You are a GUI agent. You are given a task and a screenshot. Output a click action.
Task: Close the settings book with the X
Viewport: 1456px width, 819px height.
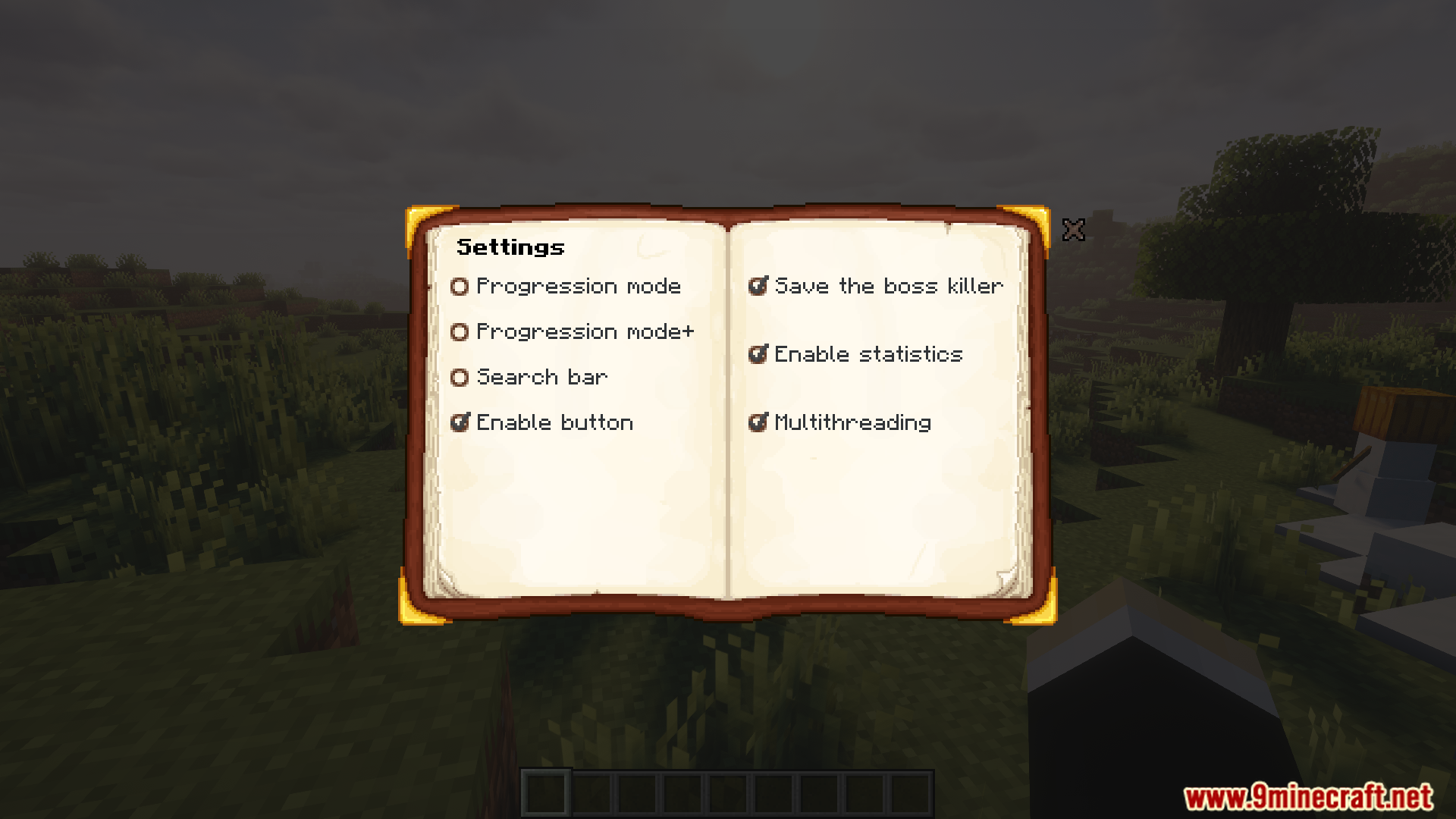tap(1075, 230)
